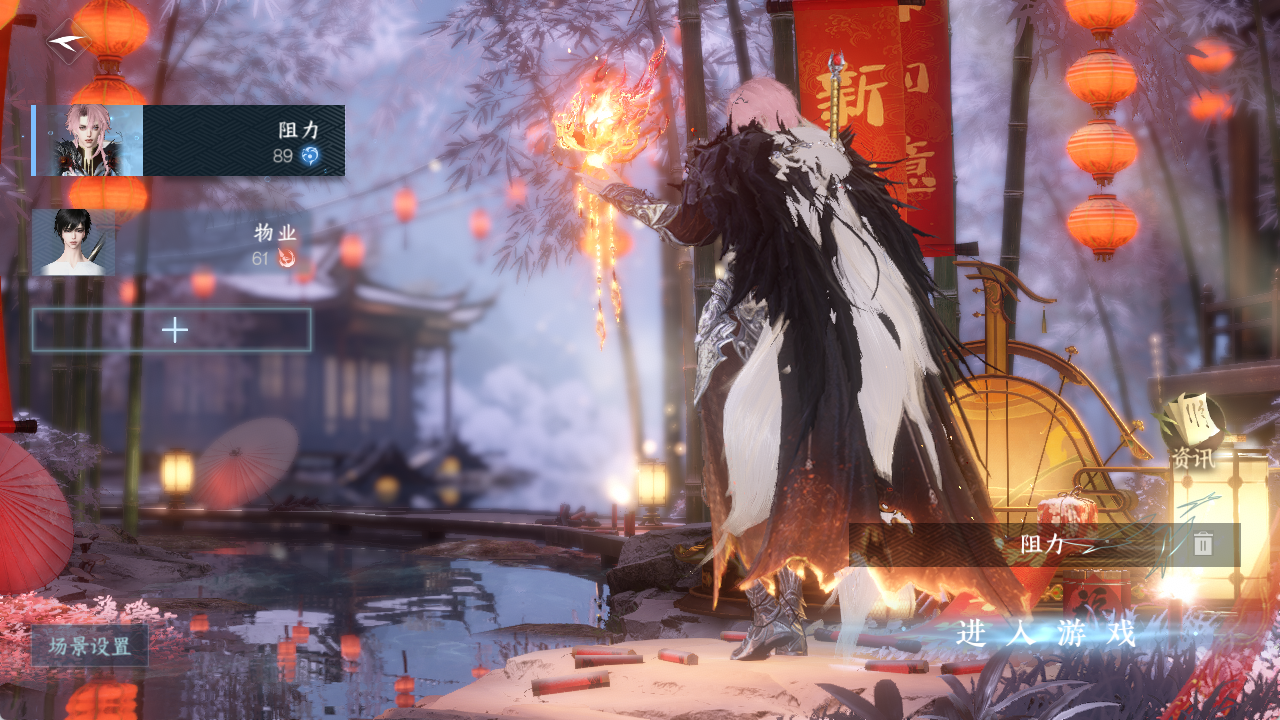Select the level 61 character 物业
This screenshot has width=1280, height=720.
point(172,243)
